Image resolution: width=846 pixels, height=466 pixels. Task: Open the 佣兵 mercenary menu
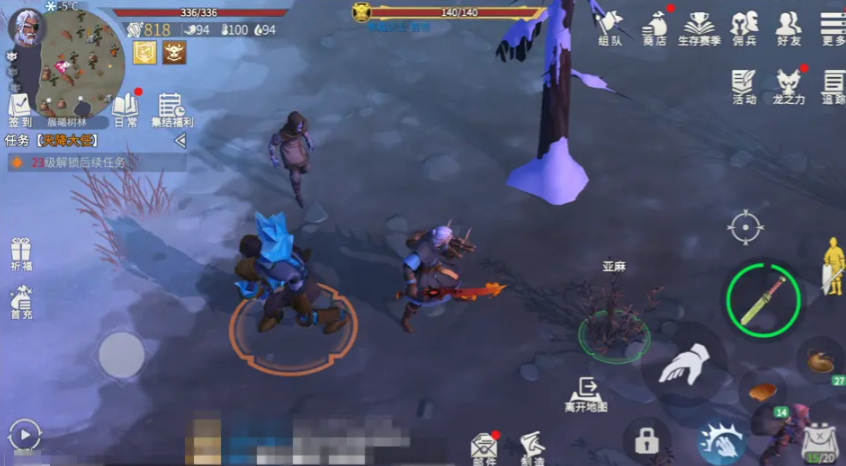click(744, 26)
